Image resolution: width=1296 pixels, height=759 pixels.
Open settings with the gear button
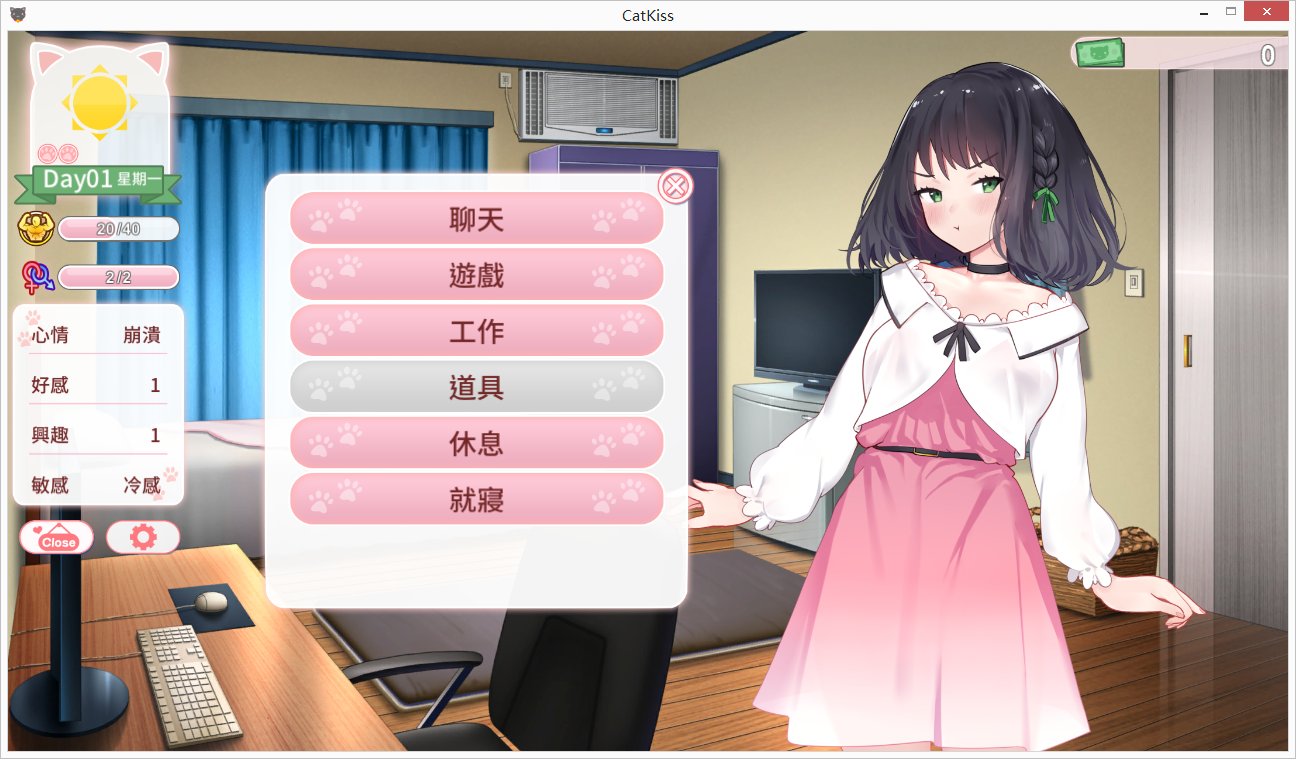tap(143, 538)
